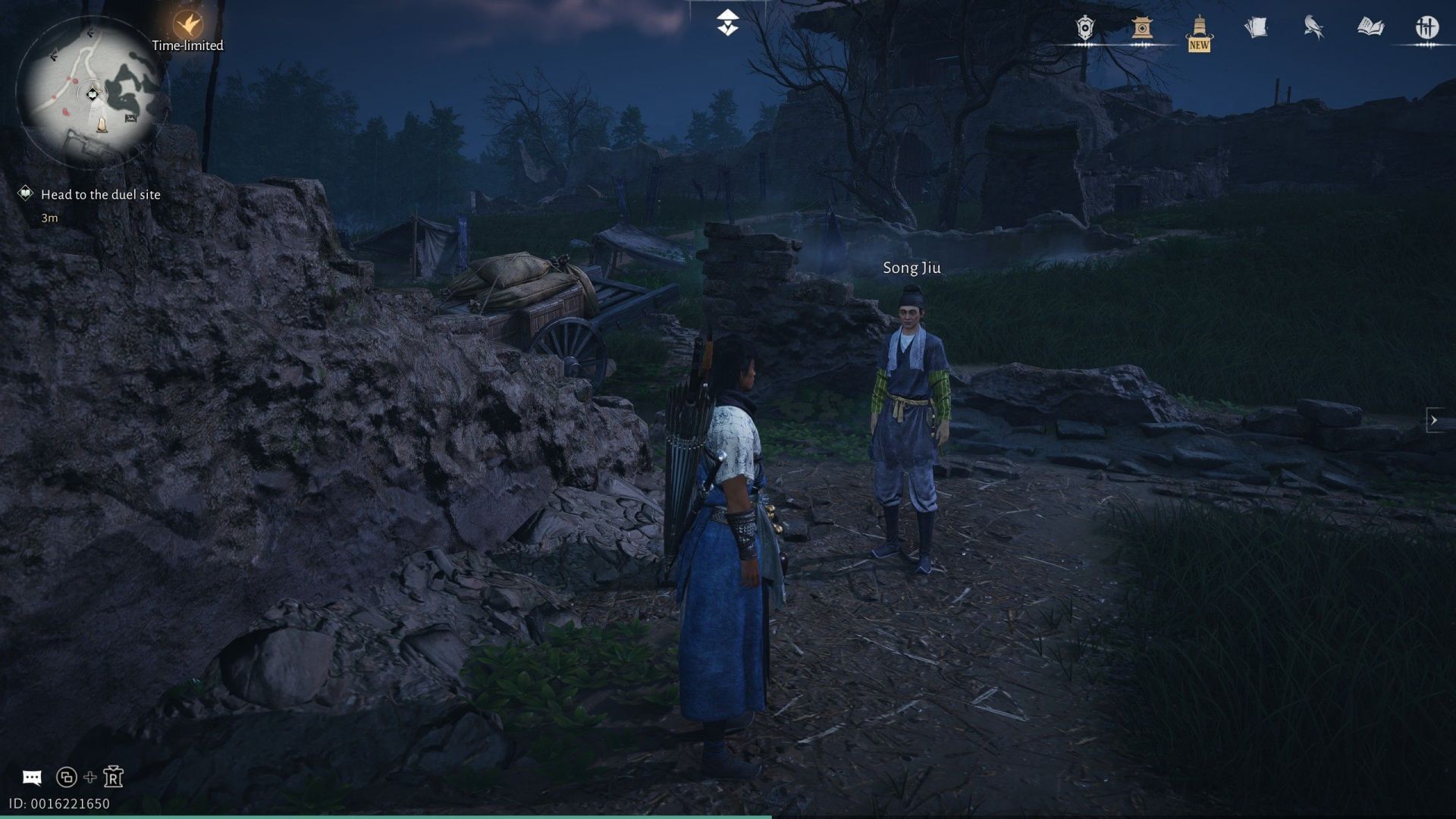The height and width of the screenshot is (819, 1456).
Task: Open the letters and documents icon
Action: (1255, 25)
